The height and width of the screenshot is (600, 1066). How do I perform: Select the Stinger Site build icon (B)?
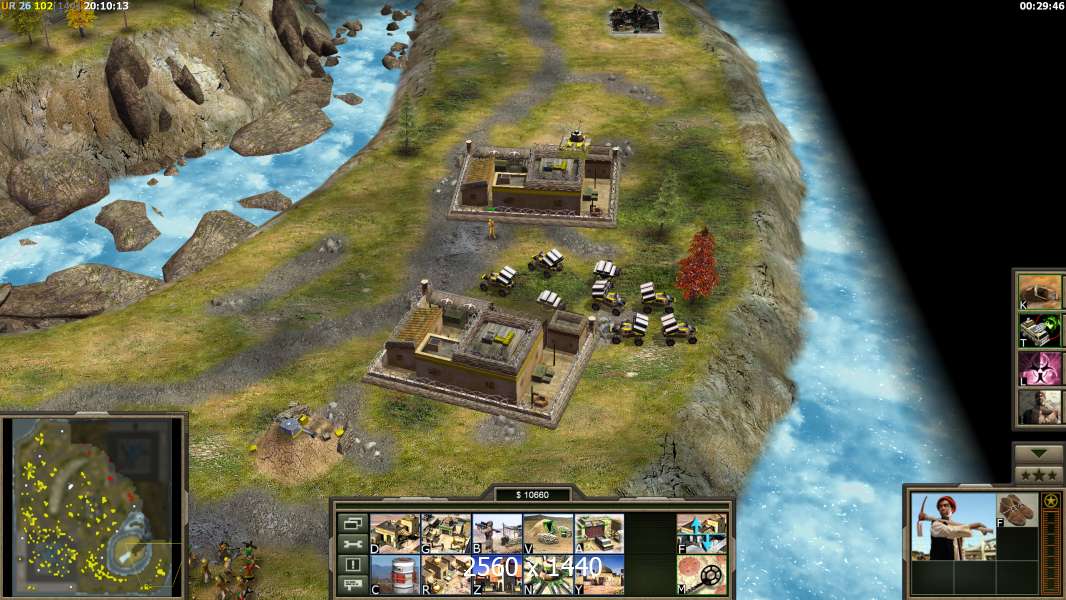click(497, 533)
